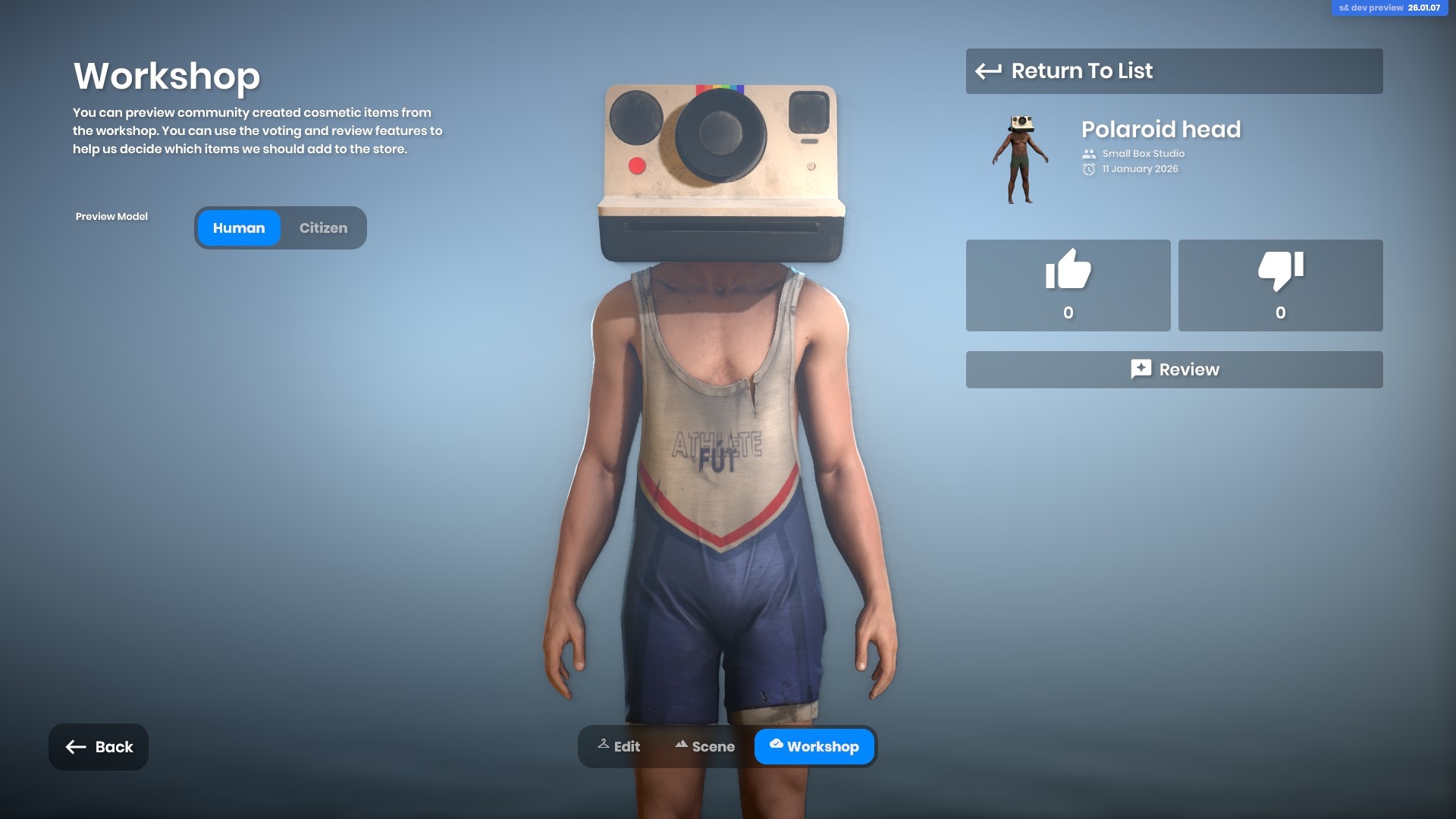1456x819 pixels.
Task: Open the Review button
Action: 1173,369
